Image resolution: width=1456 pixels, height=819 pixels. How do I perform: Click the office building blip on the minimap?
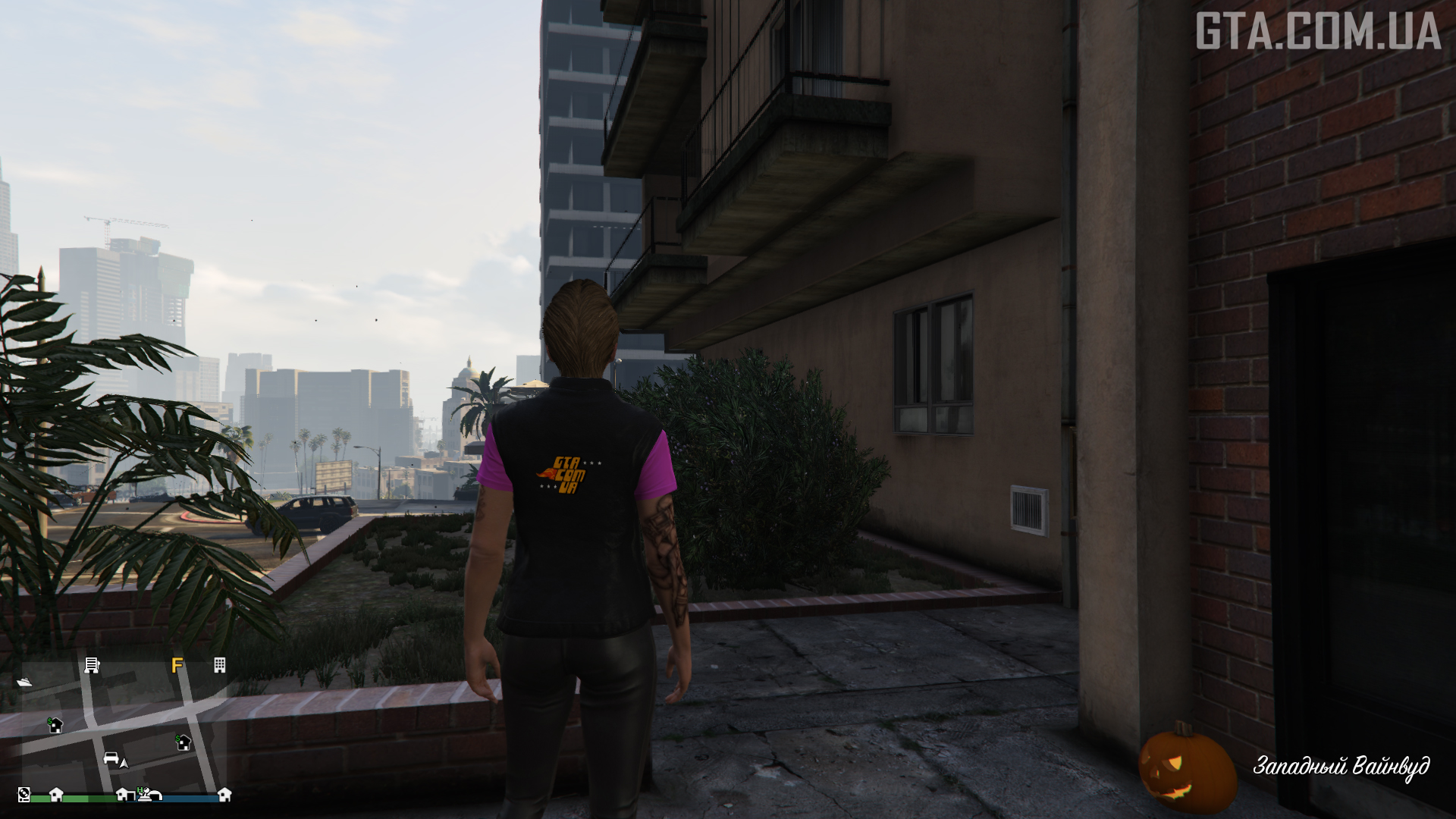219,665
